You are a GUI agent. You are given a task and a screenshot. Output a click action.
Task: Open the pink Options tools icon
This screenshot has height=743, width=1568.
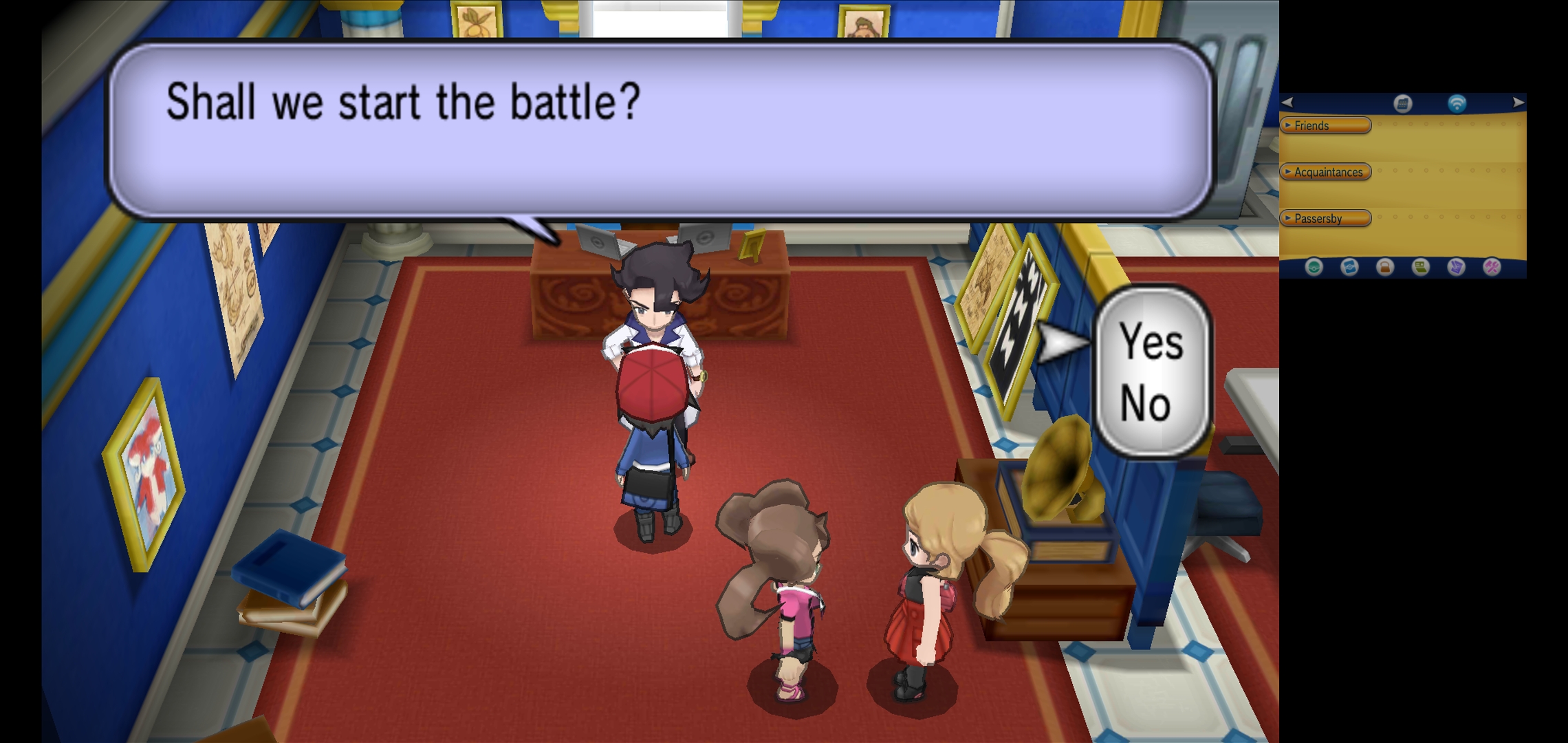point(1492,267)
